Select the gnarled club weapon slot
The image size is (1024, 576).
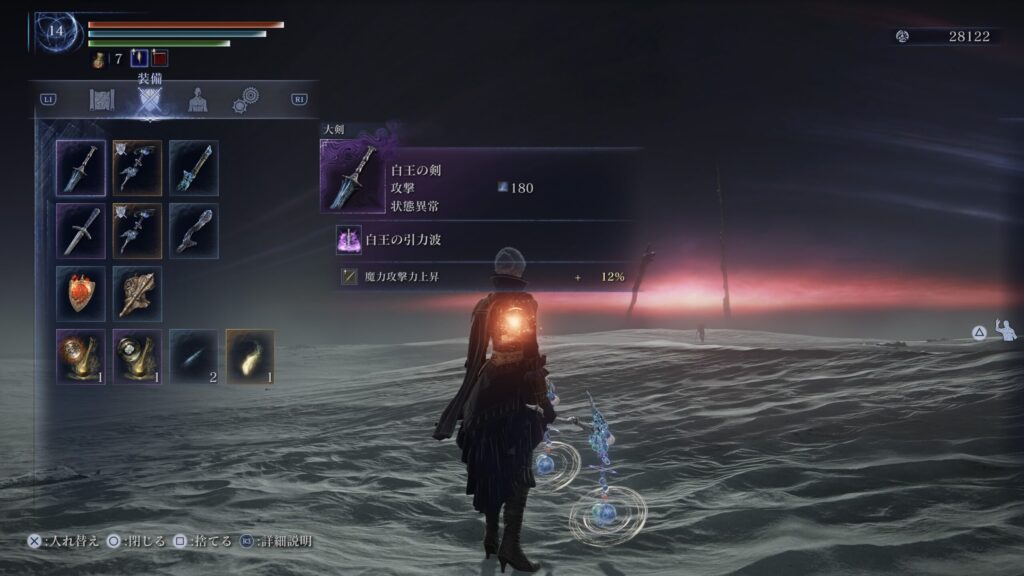194,230
